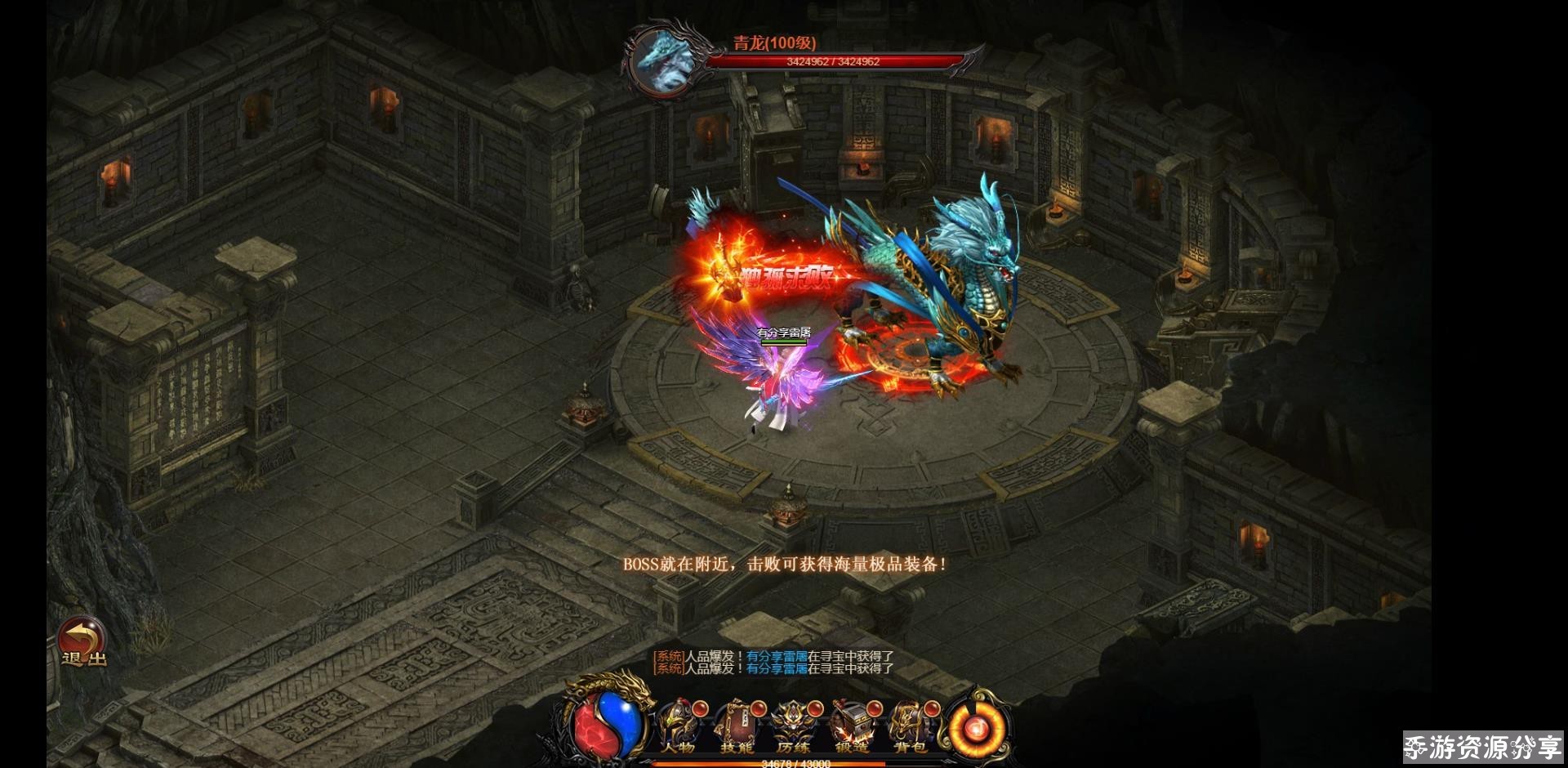Click the 退出 exit button

coord(82,642)
